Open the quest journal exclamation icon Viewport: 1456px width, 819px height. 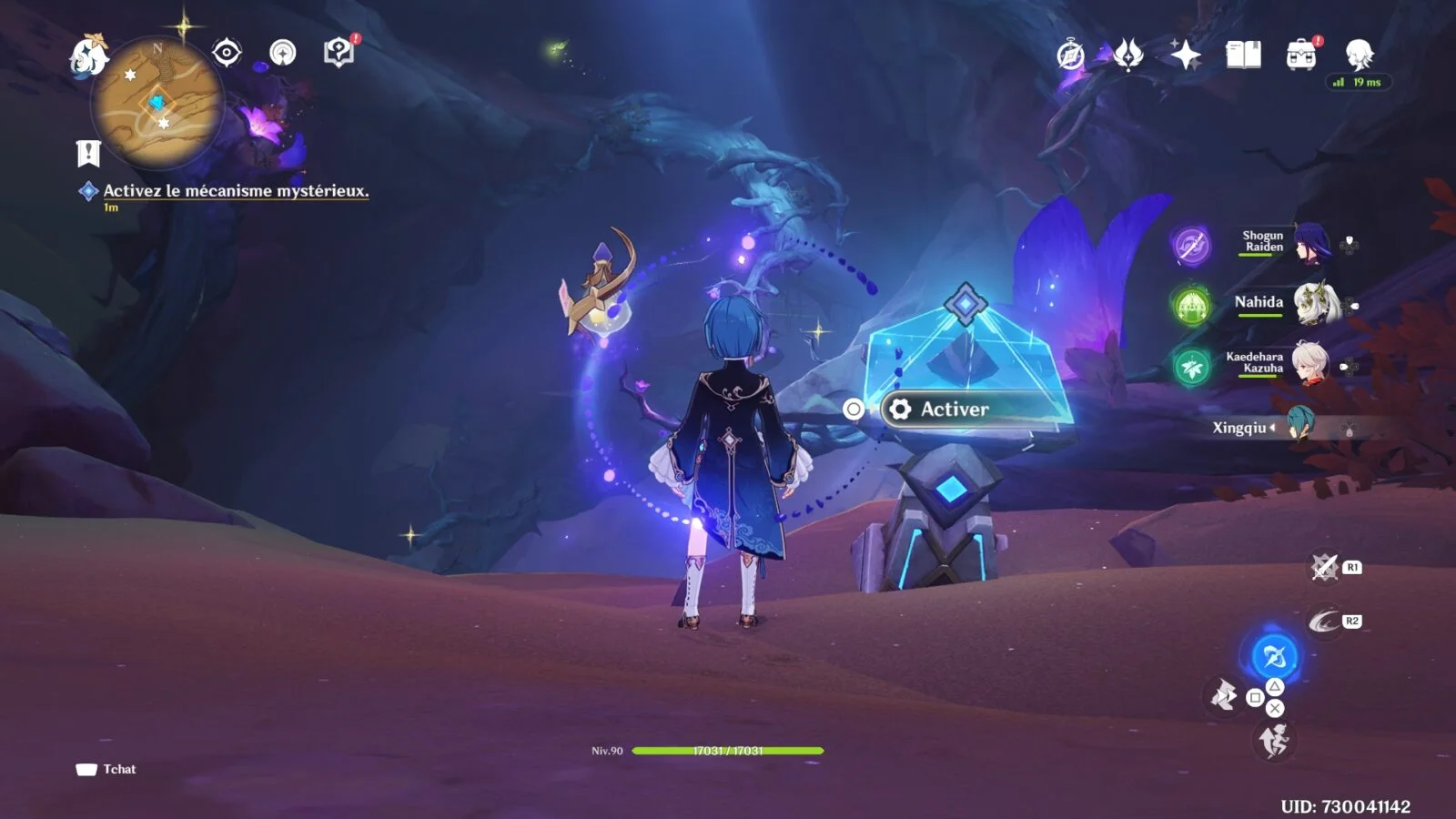(x=88, y=154)
